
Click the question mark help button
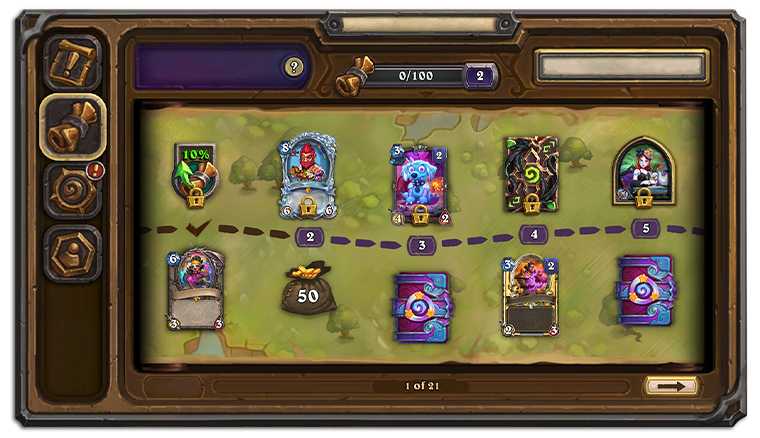293,67
